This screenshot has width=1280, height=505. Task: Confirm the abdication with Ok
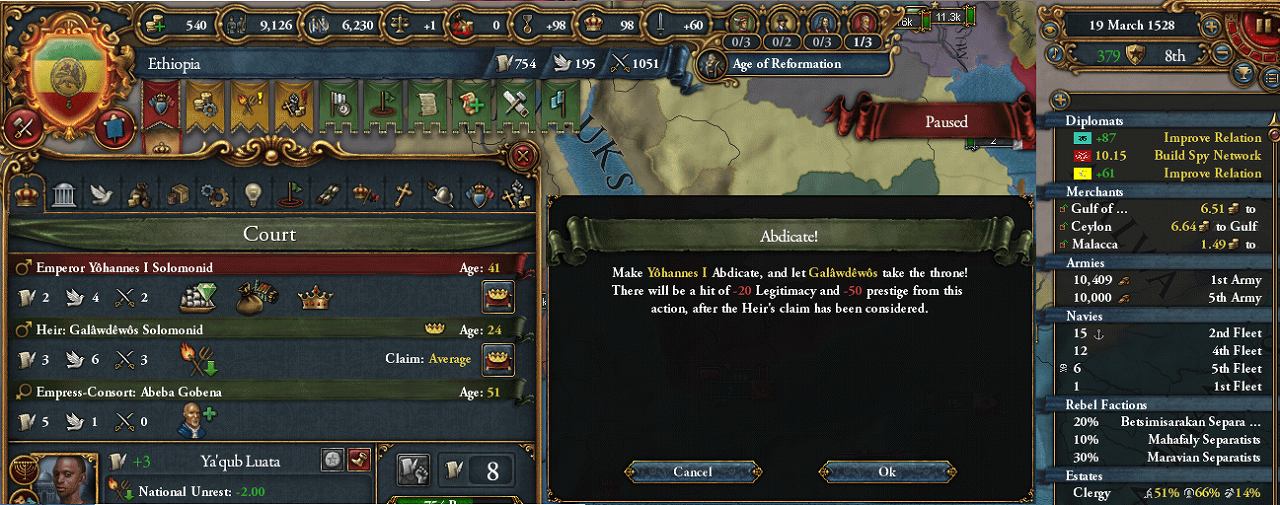[887, 472]
